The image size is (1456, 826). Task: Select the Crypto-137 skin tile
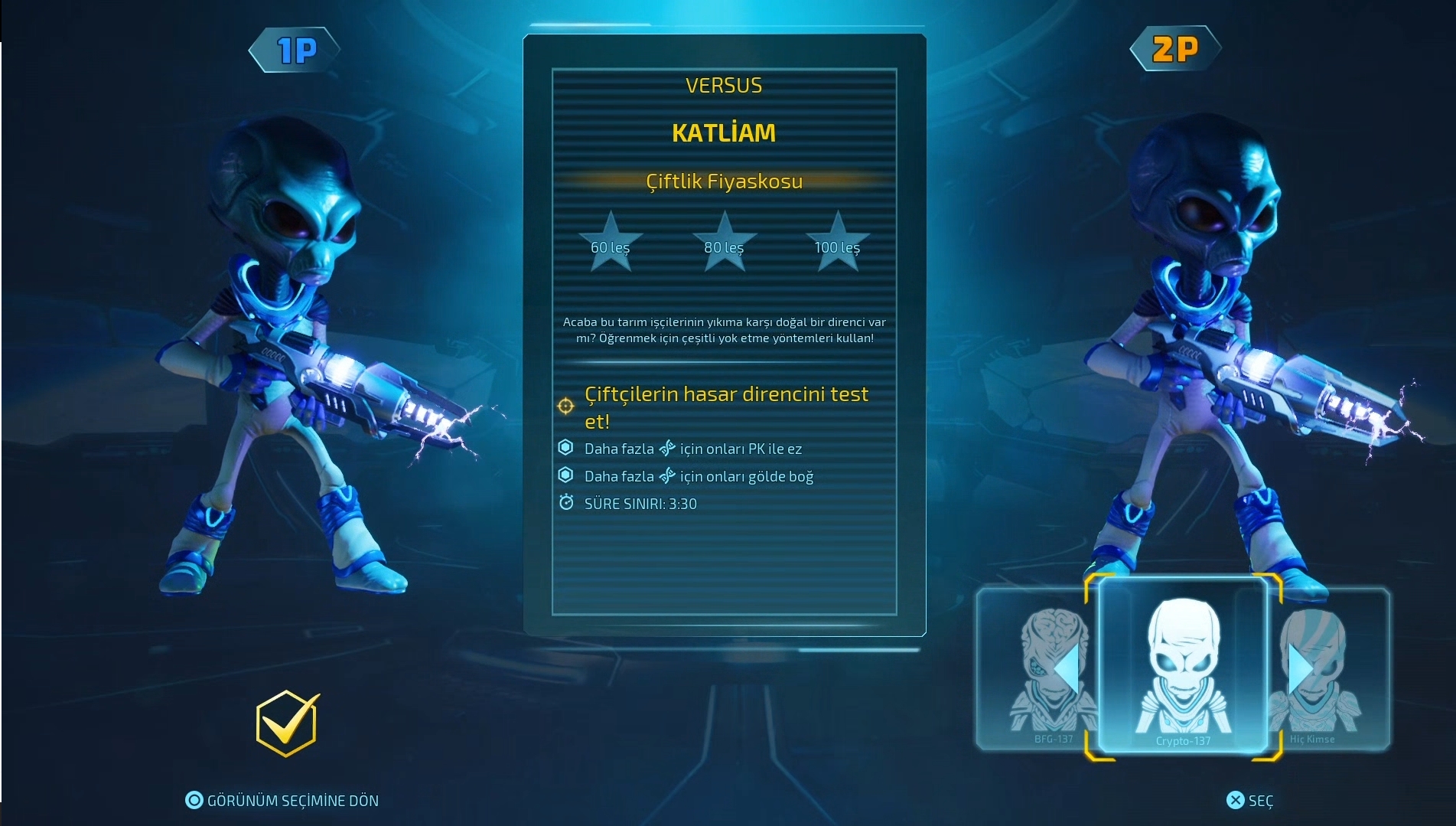click(x=1183, y=668)
